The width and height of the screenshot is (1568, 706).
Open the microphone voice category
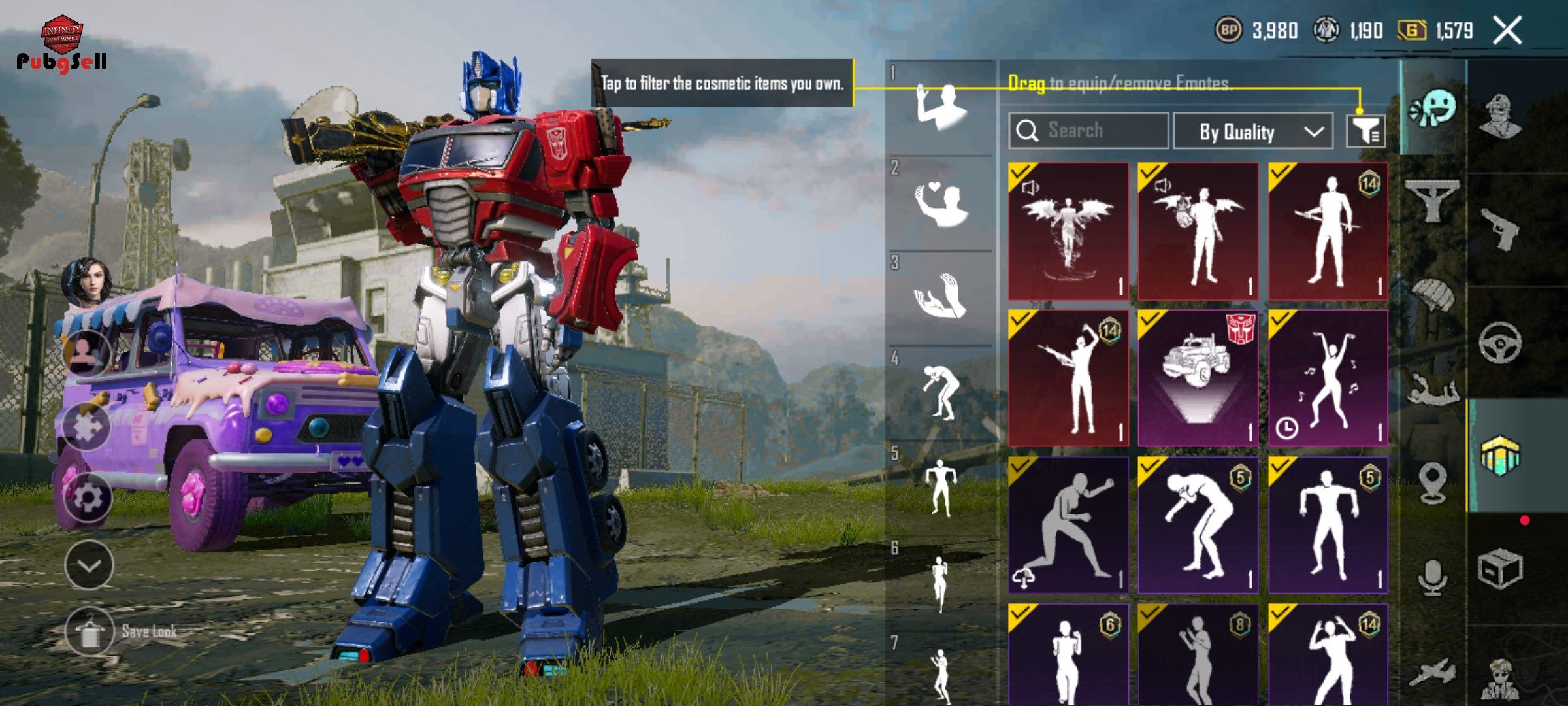point(1433,577)
